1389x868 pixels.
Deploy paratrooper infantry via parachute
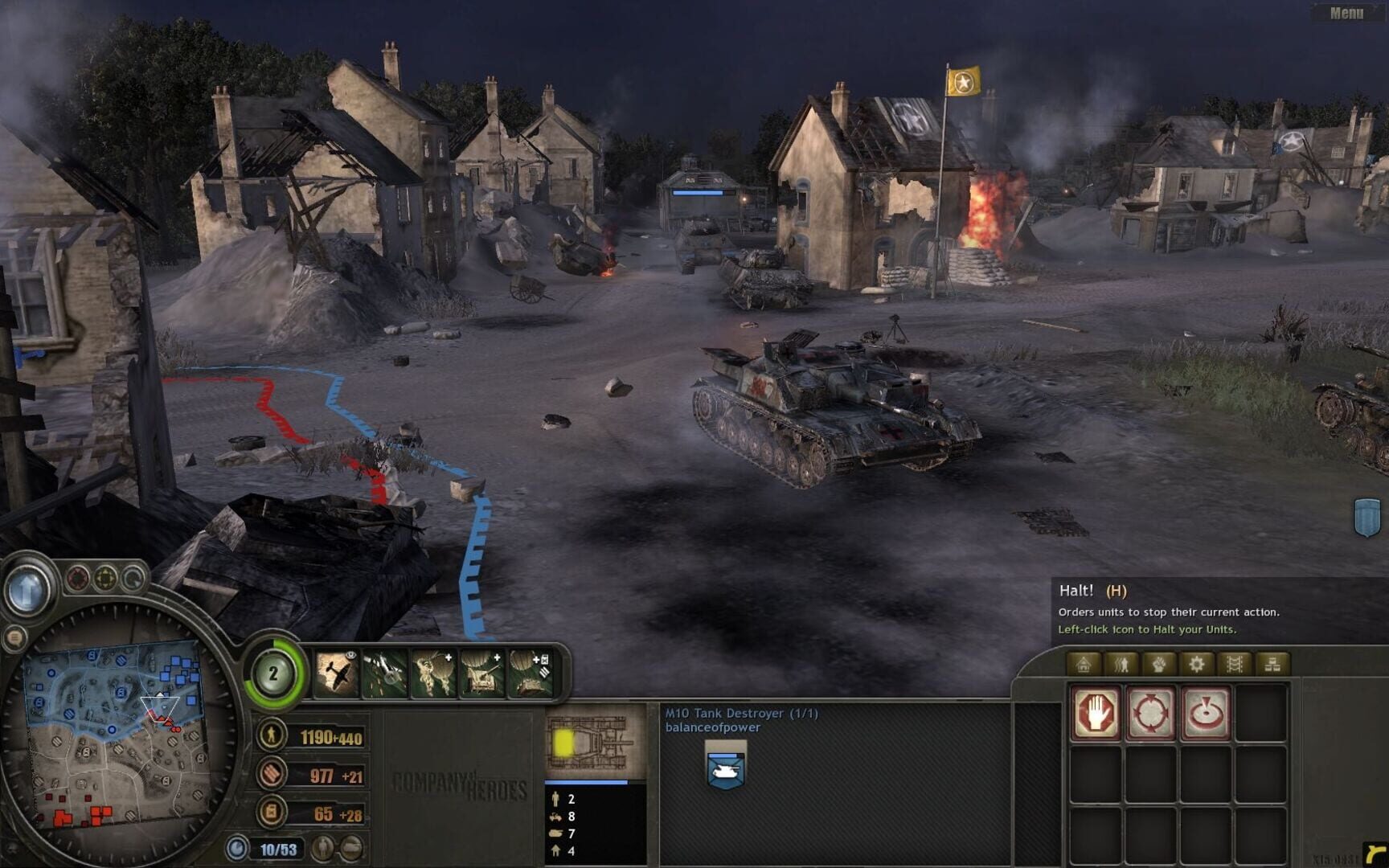[433, 674]
